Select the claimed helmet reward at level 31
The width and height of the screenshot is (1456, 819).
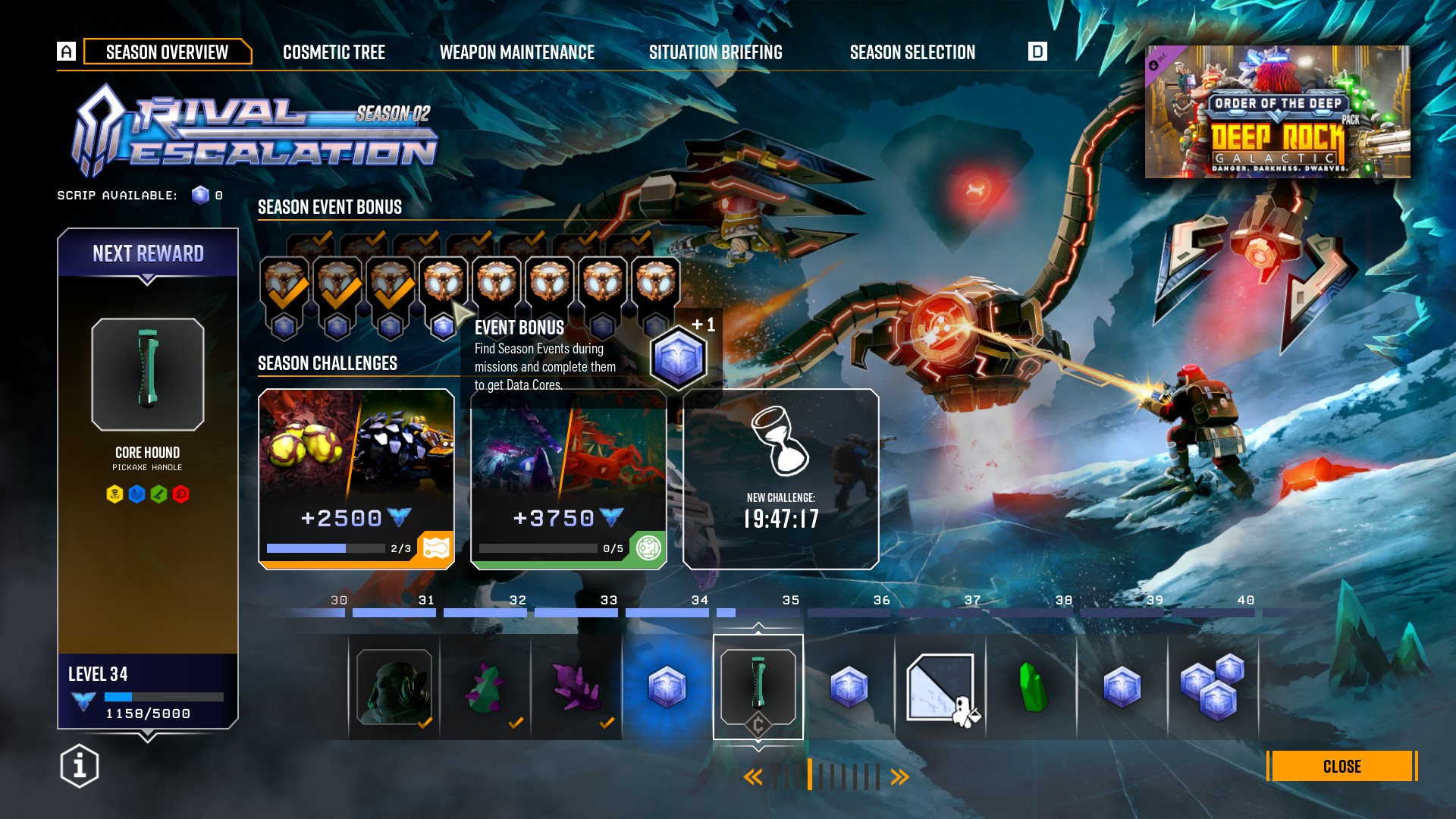(394, 687)
